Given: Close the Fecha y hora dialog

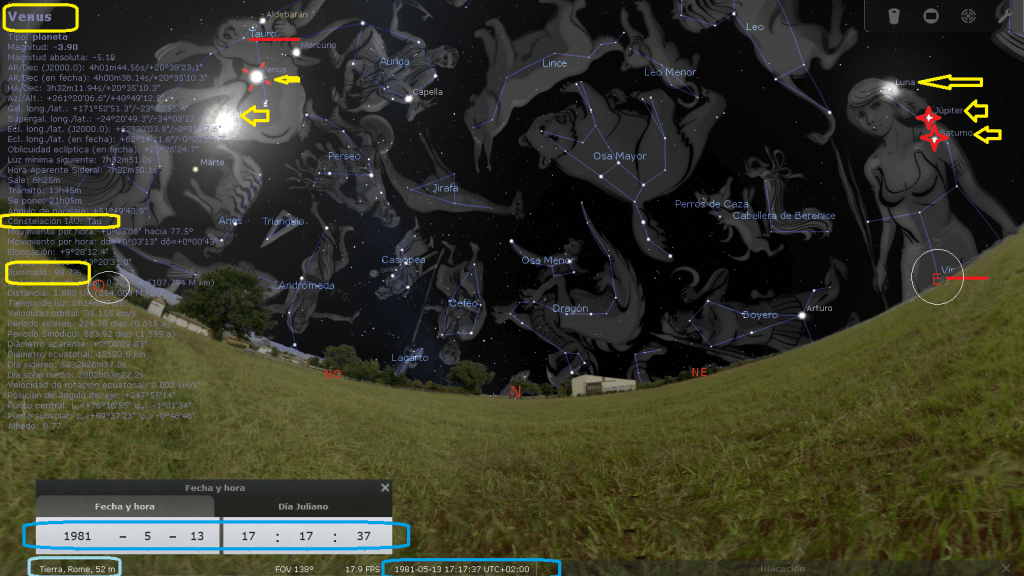Looking at the screenshot, I should (x=385, y=488).
